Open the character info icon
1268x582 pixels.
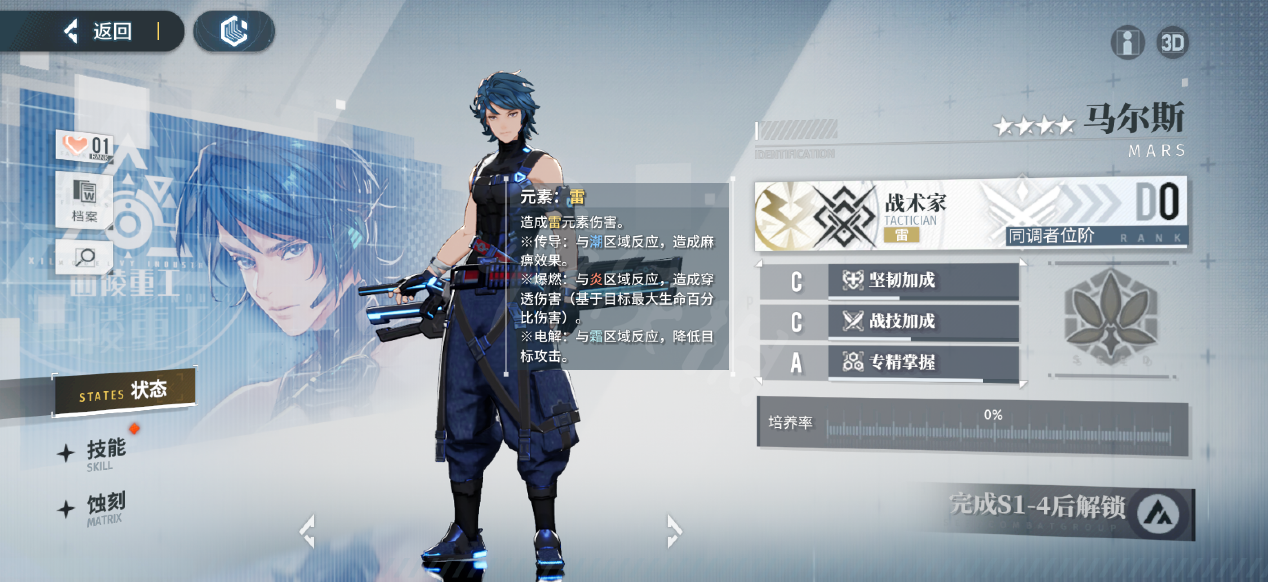click(1127, 43)
